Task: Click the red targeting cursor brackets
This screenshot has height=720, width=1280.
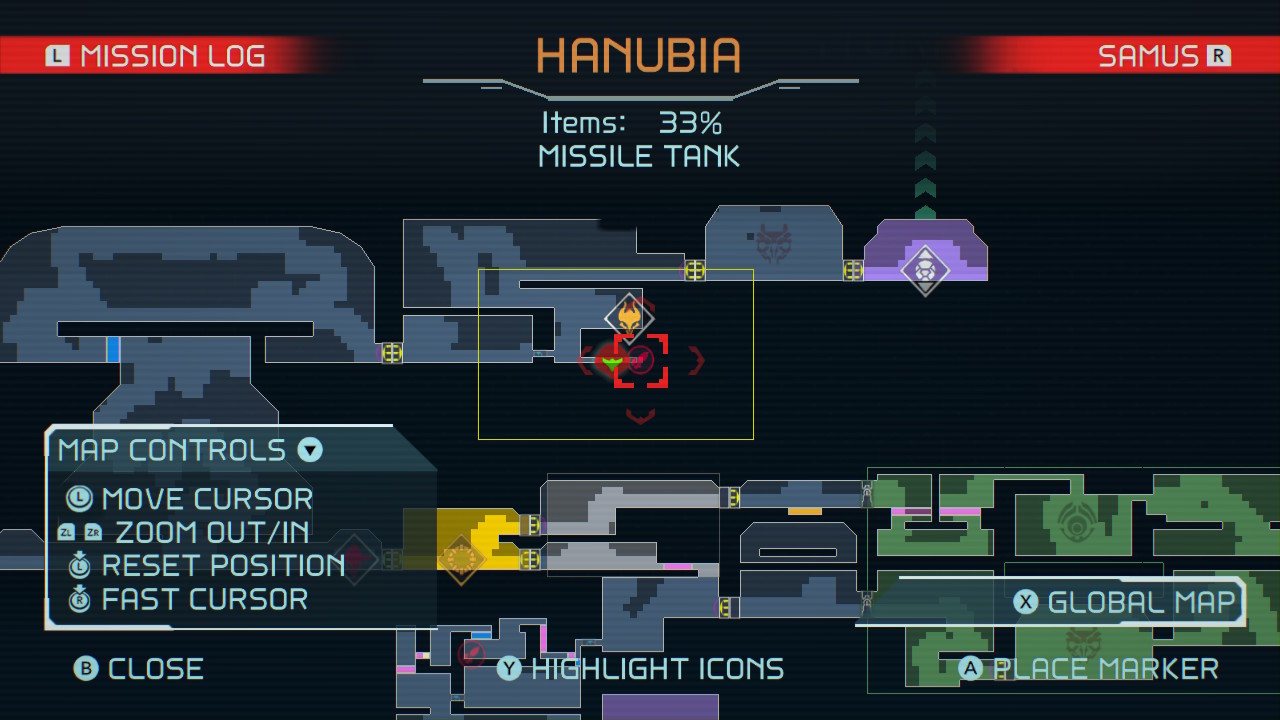Action: tap(640, 362)
